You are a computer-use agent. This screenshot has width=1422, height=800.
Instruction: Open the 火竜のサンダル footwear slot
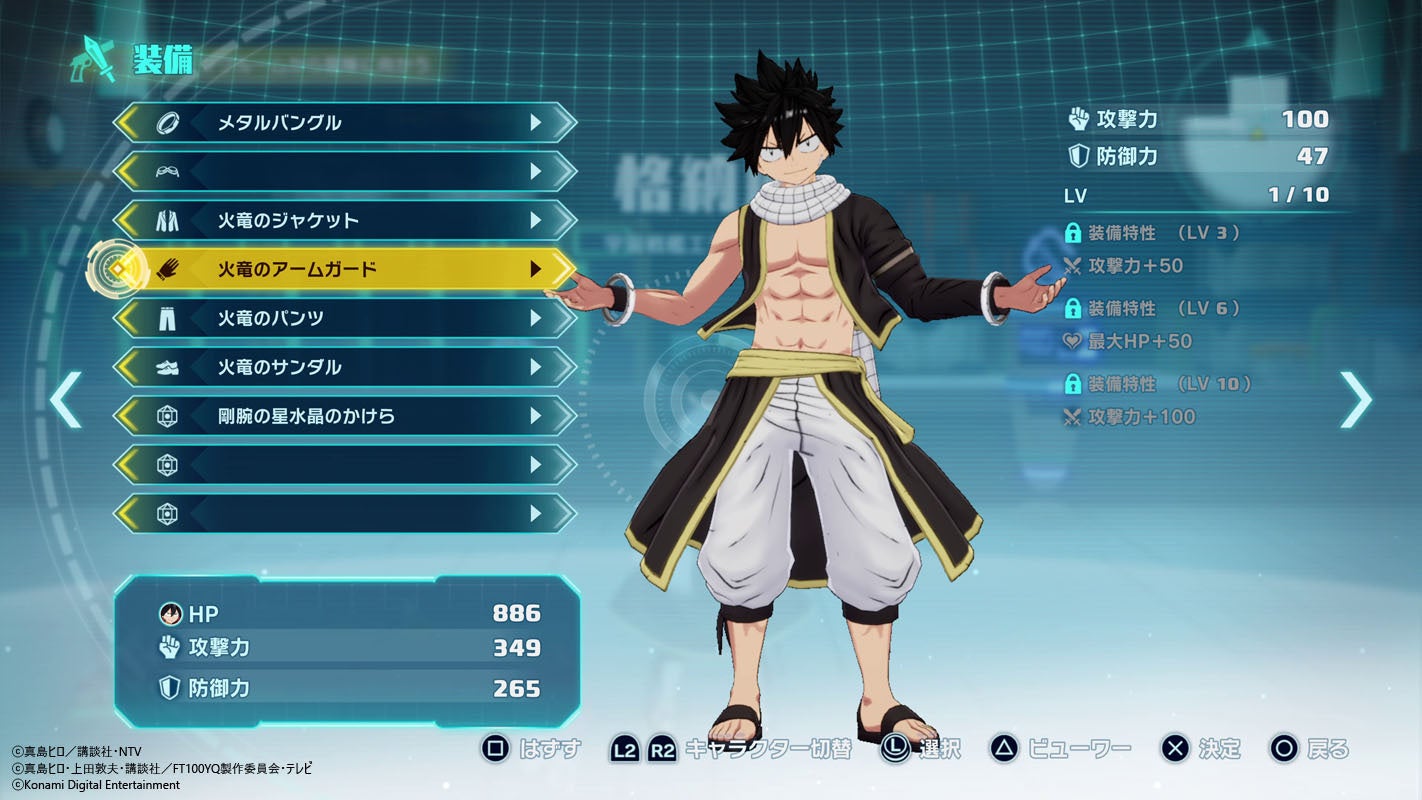[x=345, y=367]
